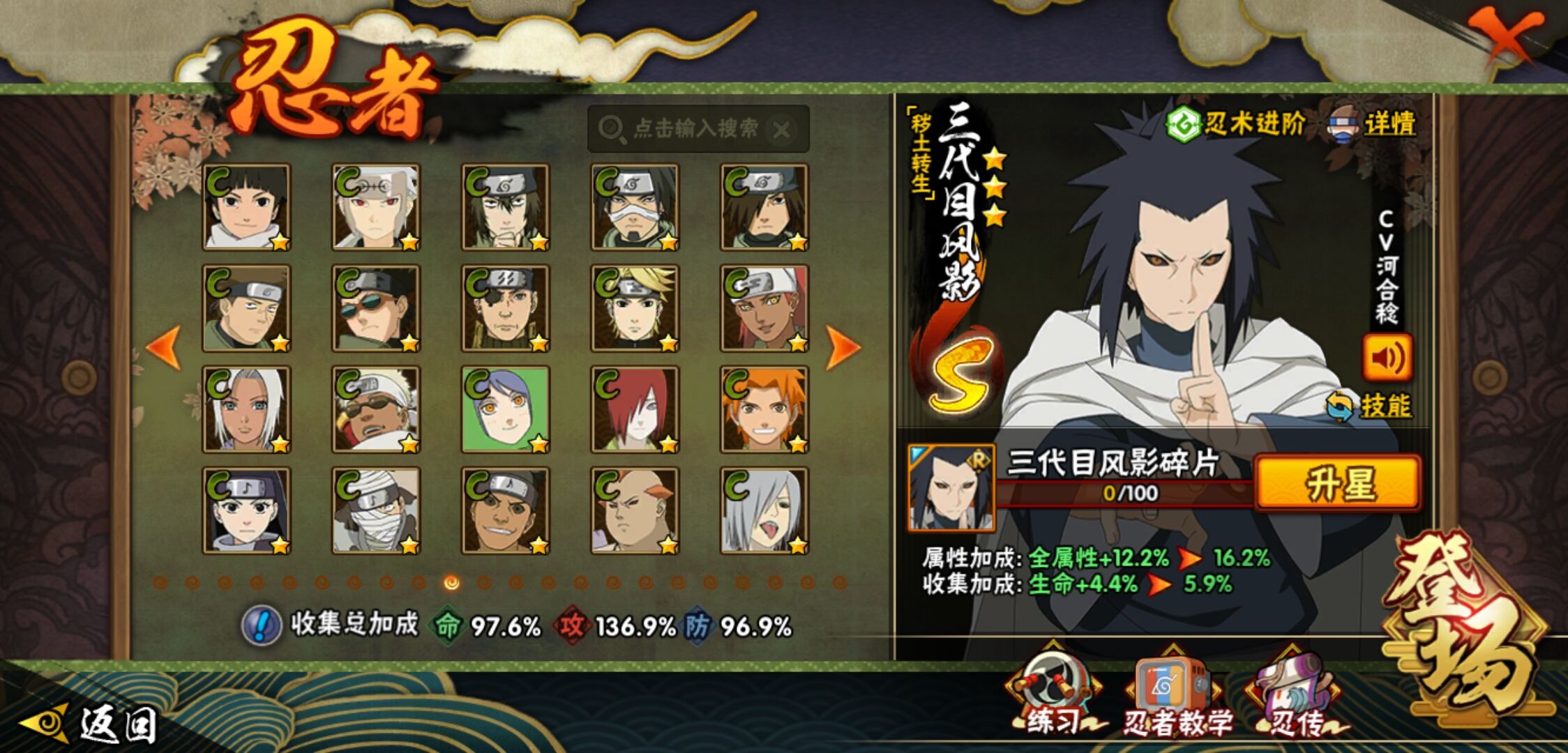Pick the orange spiky-haired ninja portrait

764,409
